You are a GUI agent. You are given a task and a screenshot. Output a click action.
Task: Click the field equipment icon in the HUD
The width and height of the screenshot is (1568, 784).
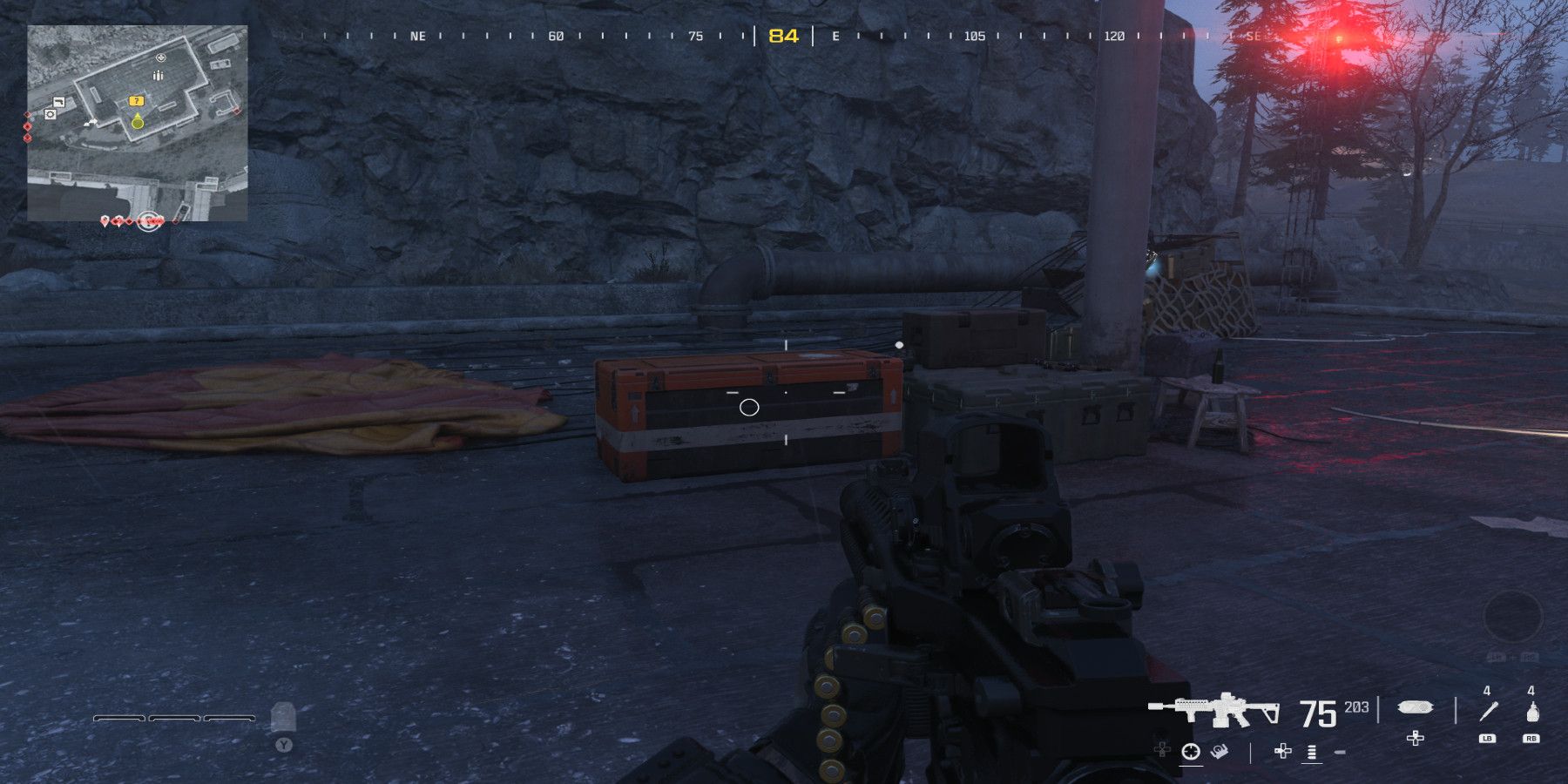point(1415,708)
